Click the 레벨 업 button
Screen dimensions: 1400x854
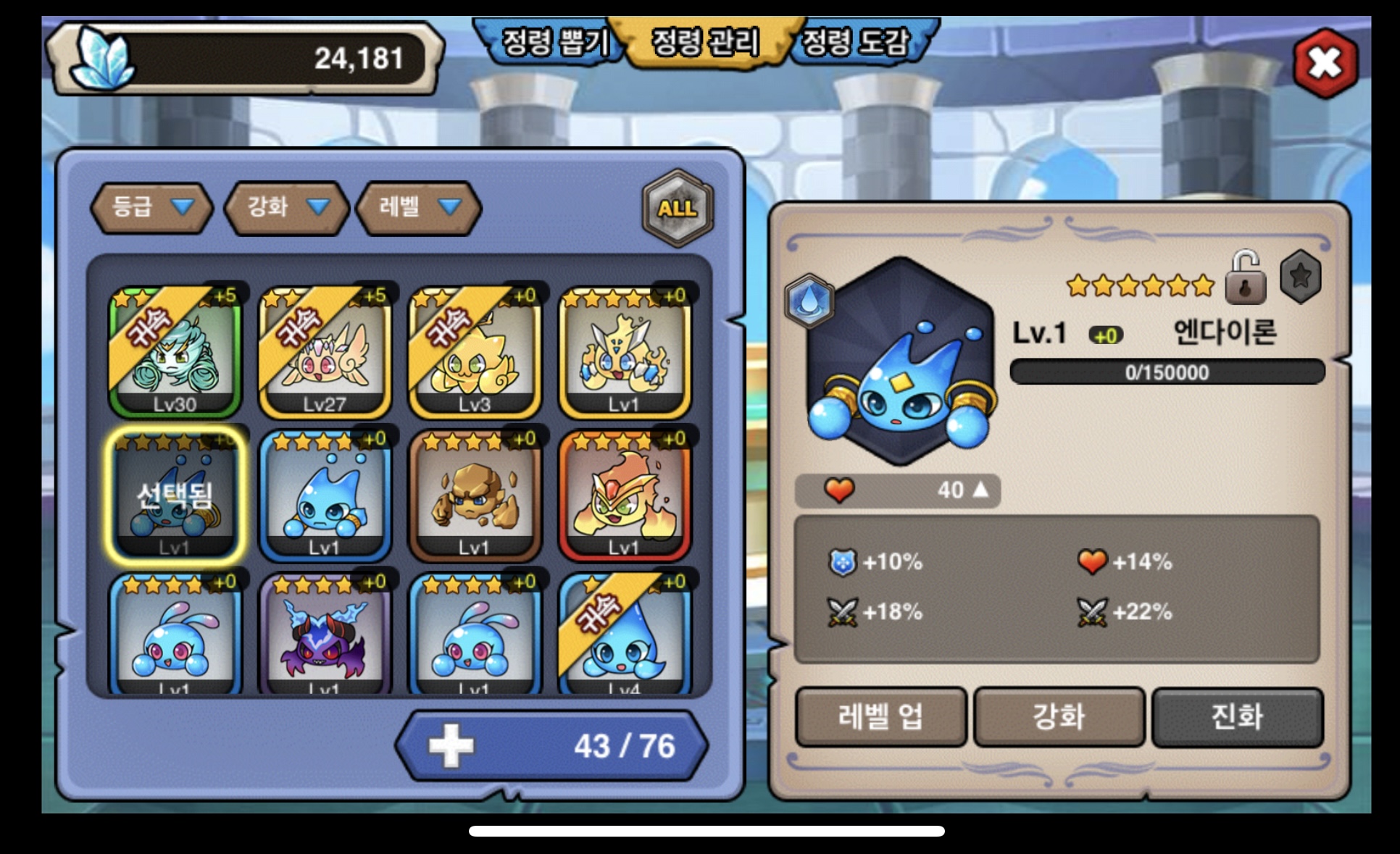point(880,716)
